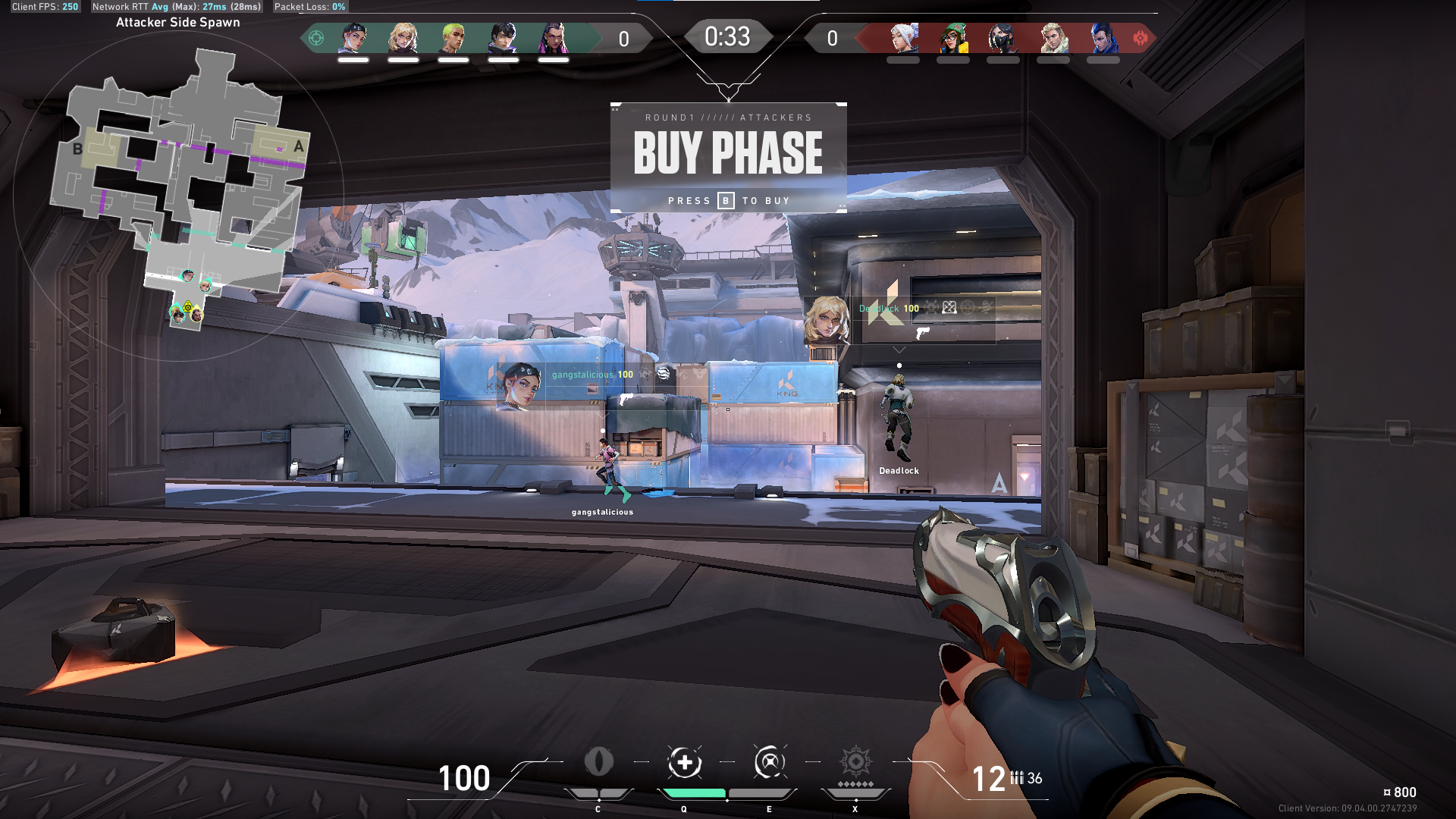
Task: Activate the Dismiss swirl ability icon
Action: pyautogui.click(x=769, y=762)
